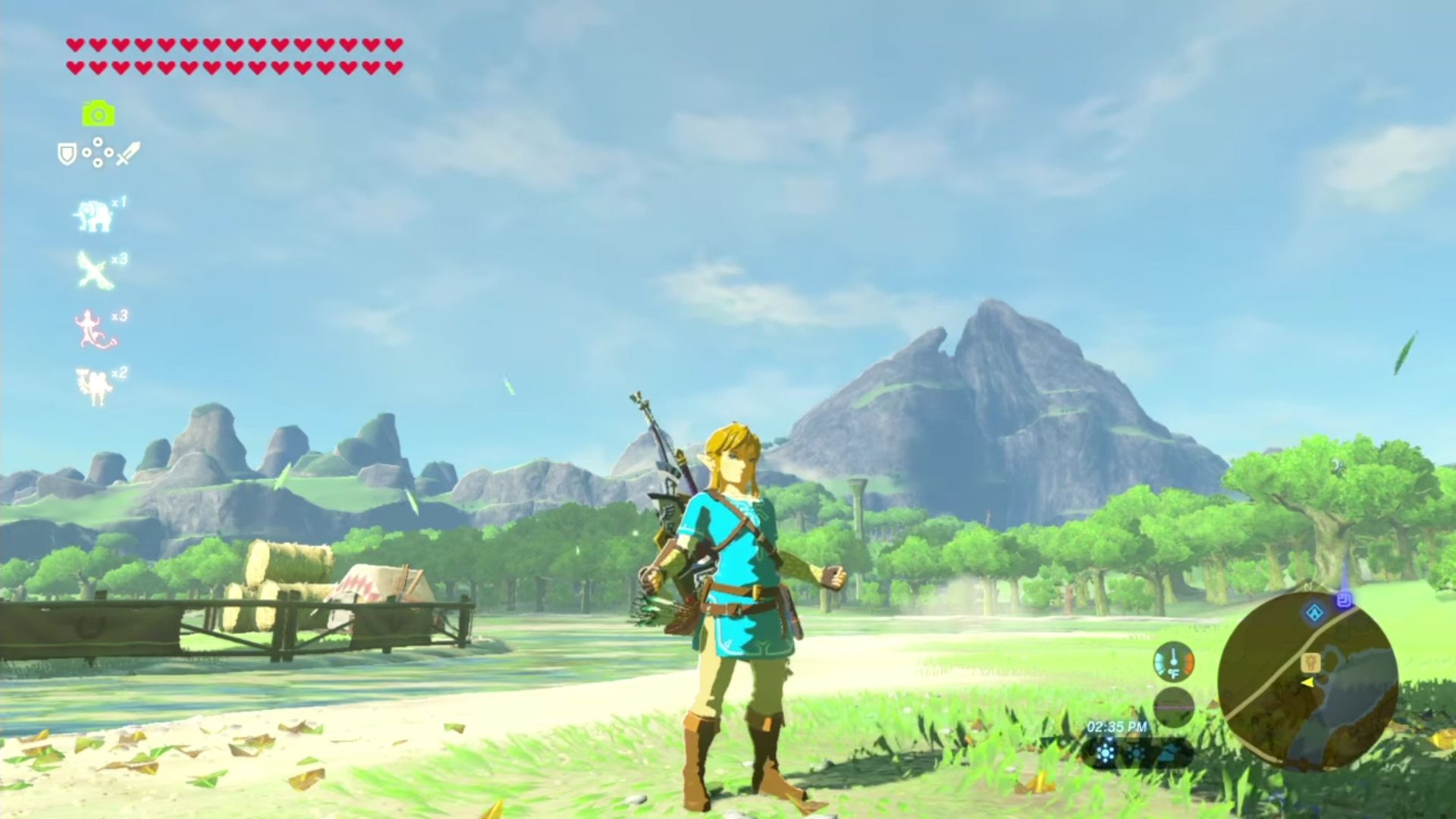This screenshot has height=819, width=1456.
Task: Expand the weather forecast strip
Action: (x=1137, y=752)
